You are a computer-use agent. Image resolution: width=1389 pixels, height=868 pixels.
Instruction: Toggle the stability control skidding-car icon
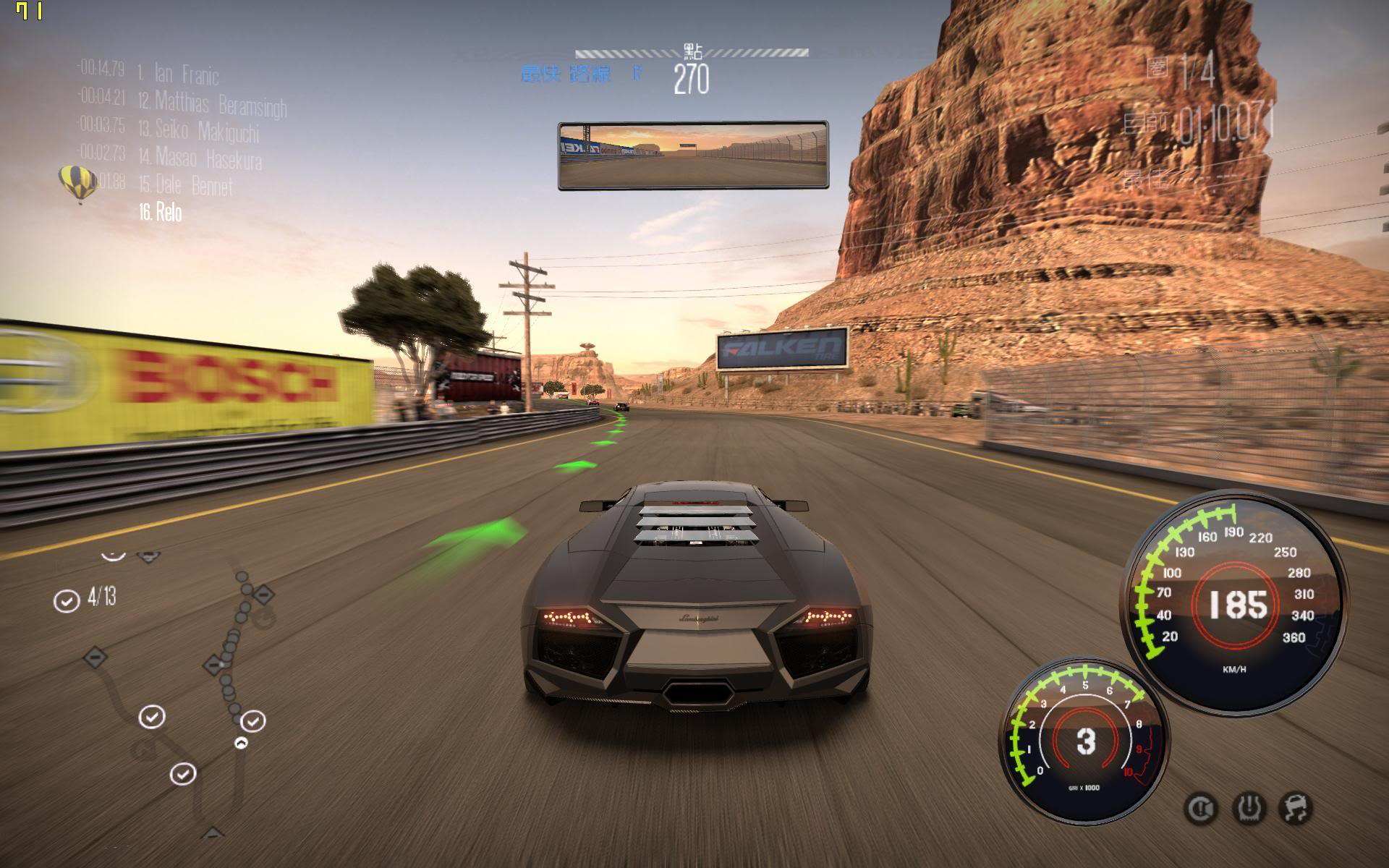[1295, 808]
